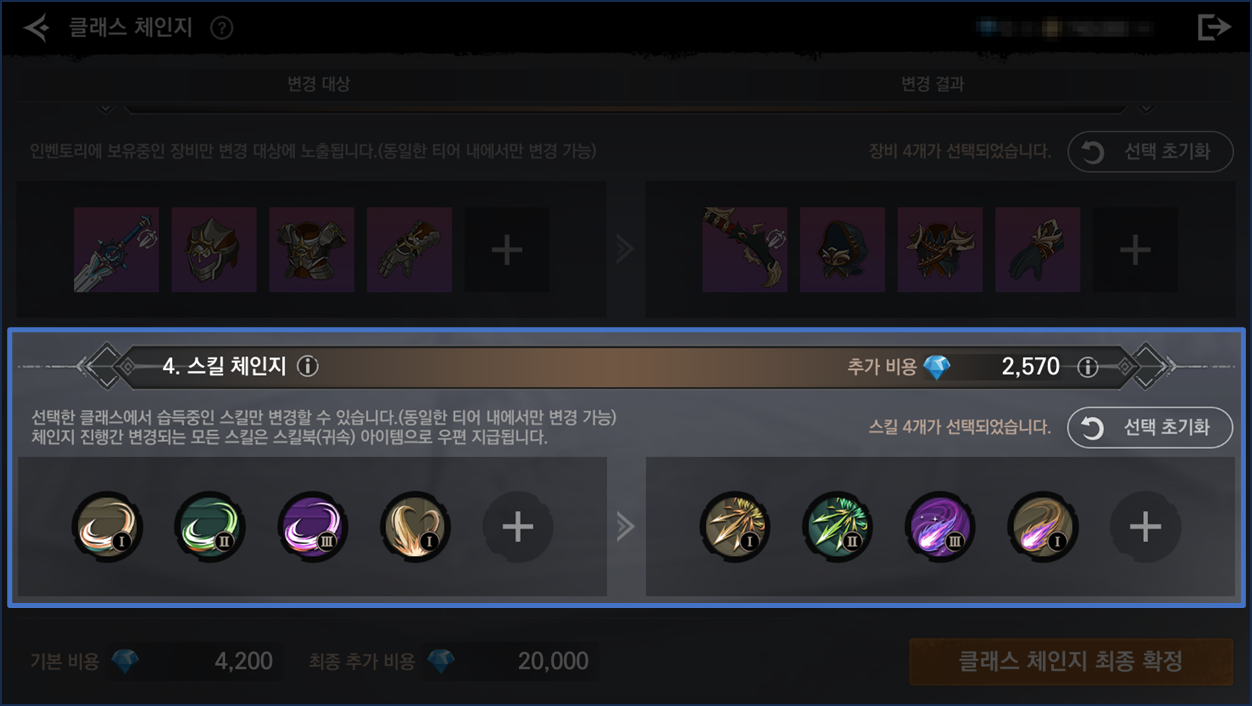Select the source helmet equipment slot

pos(214,250)
